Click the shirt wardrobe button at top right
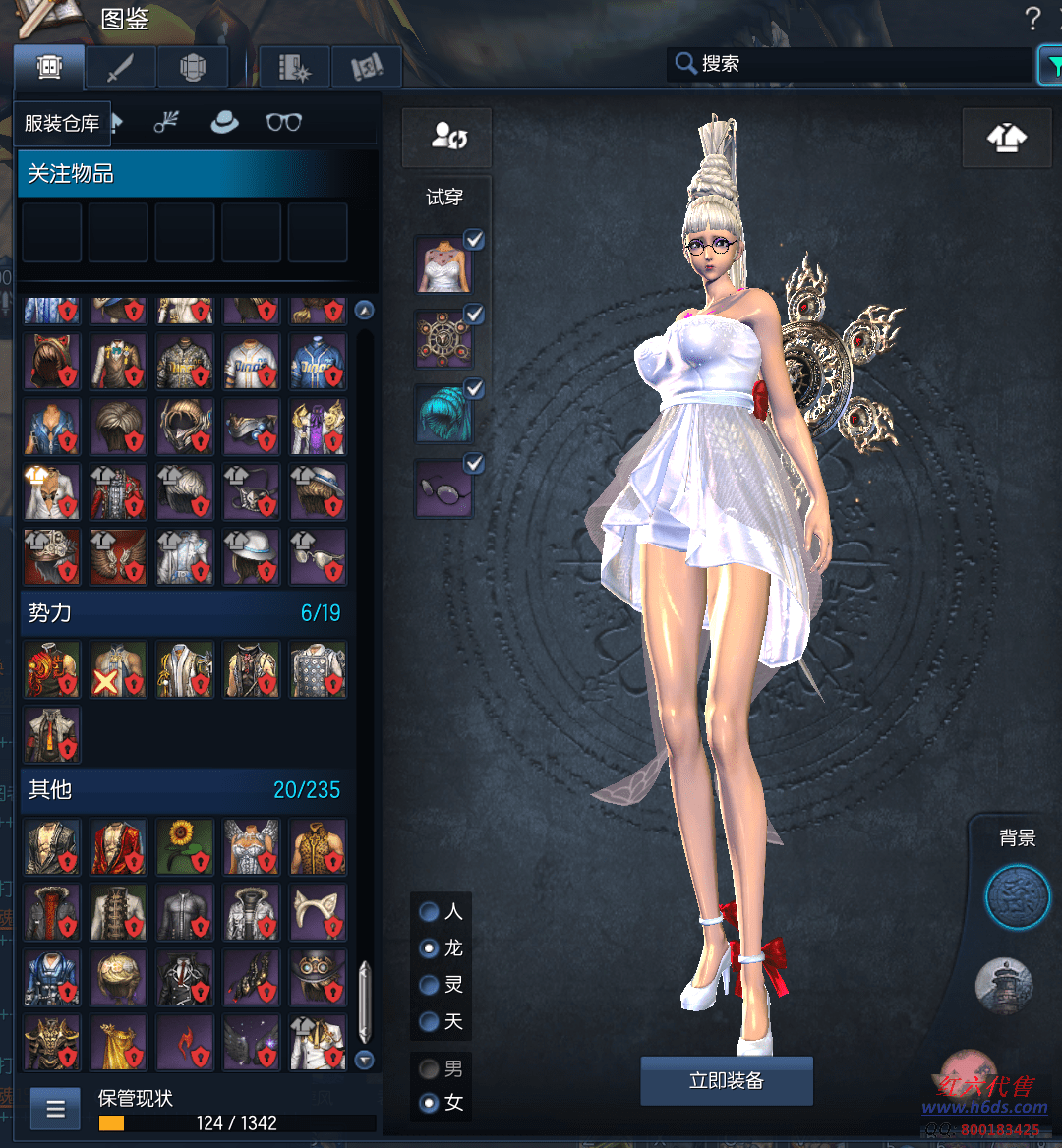Screen dimensions: 1062x1148 pyautogui.click(x=1006, y=139)
